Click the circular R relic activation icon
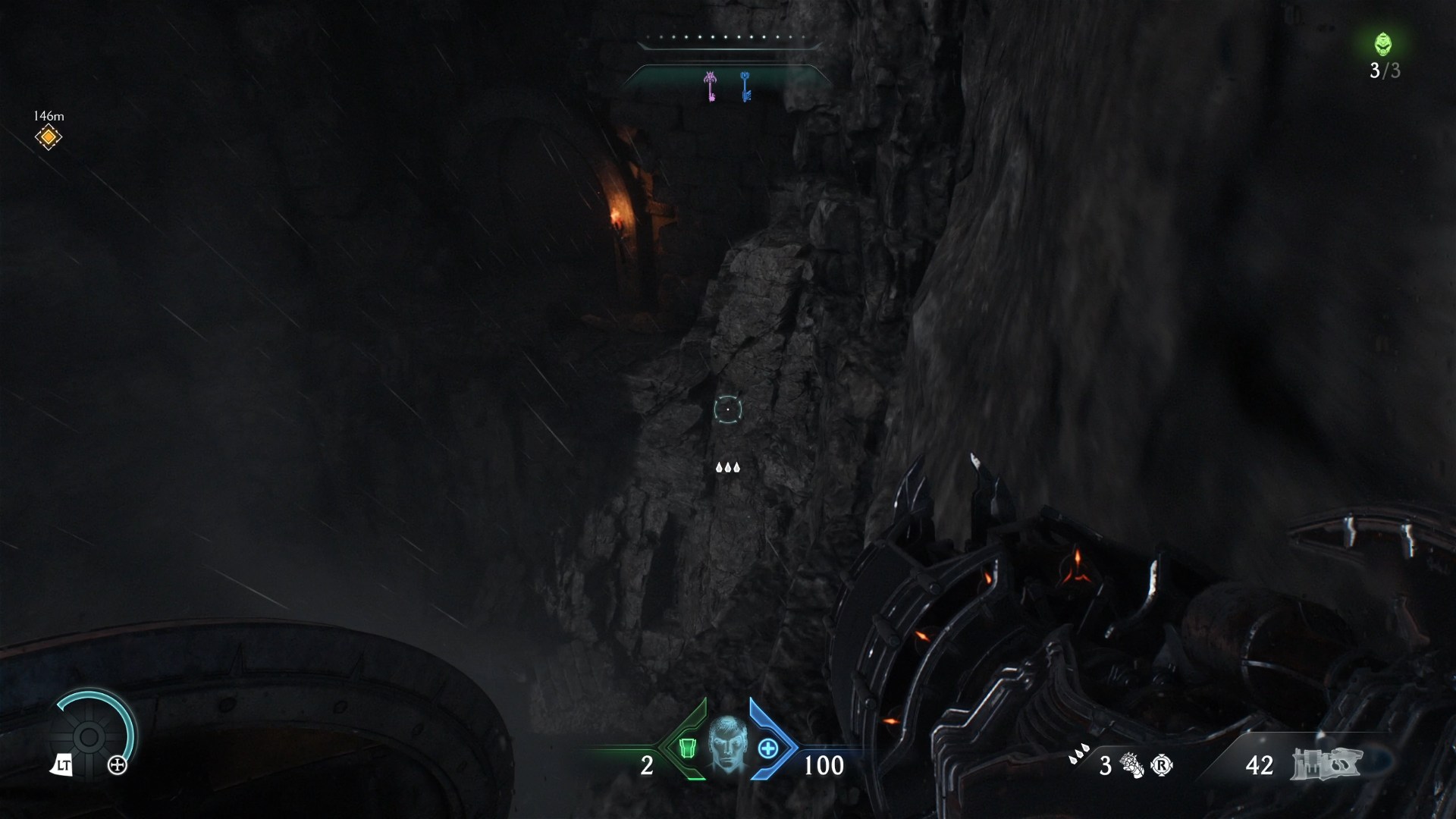Screen dimensions: 1456x819 click(1160, 764)
